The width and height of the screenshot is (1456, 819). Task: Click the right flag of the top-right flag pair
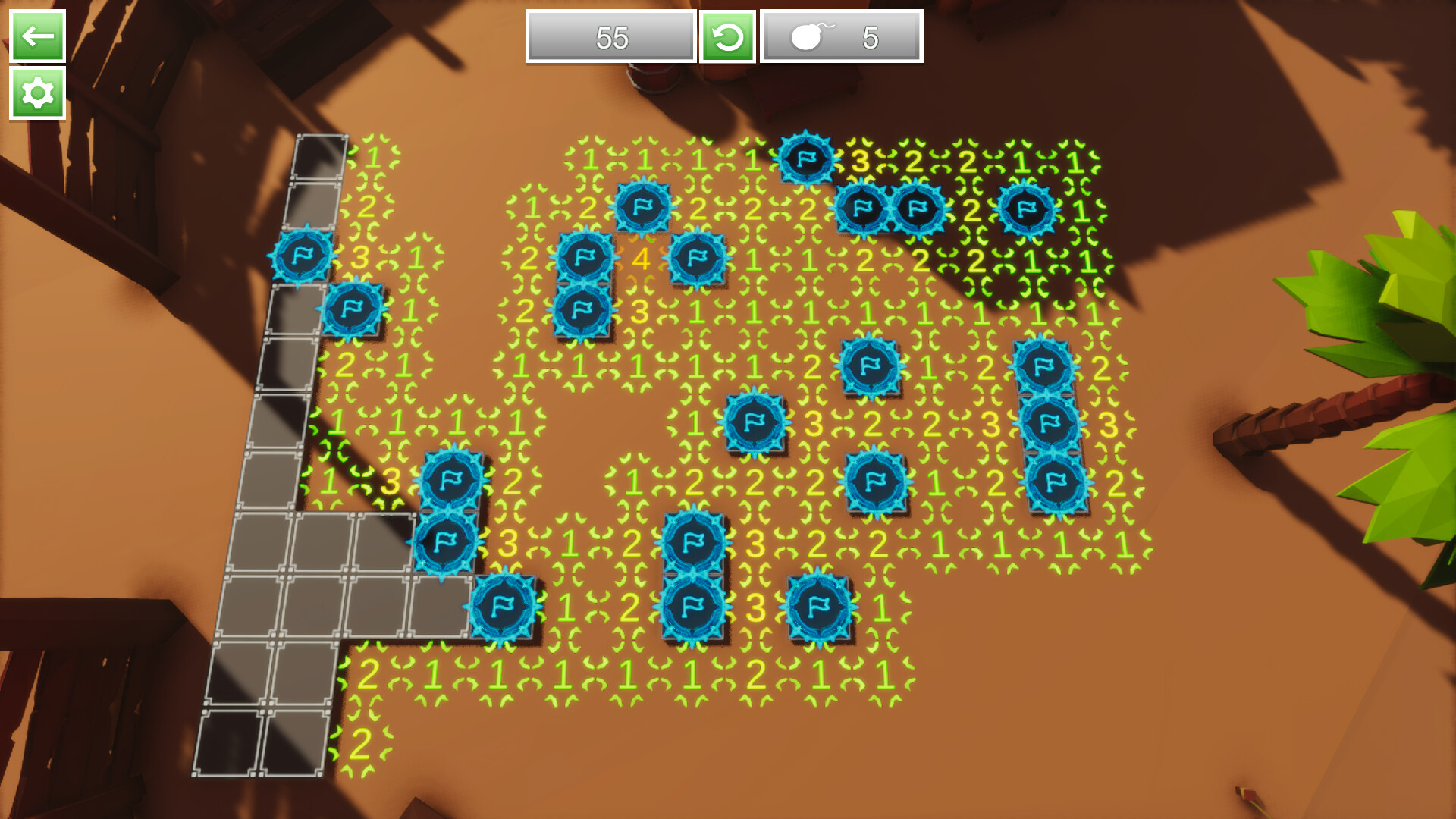tap(918, 209)
